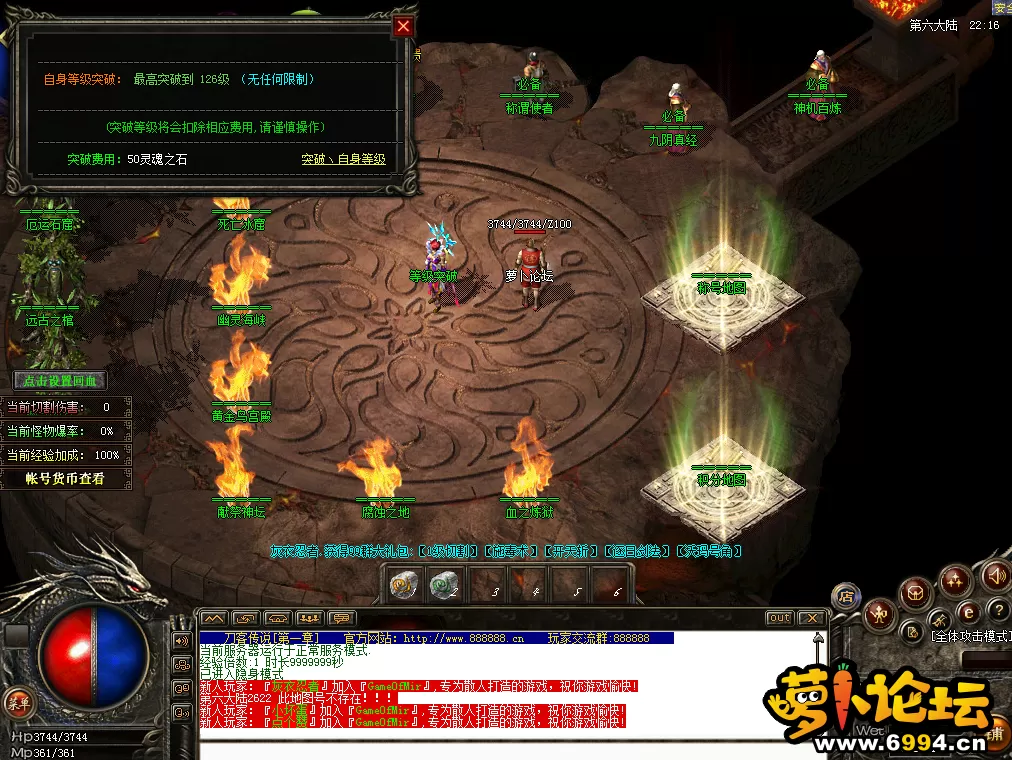Open the bag box icon
Viewport: 1012px width, 760px height.
914,594
